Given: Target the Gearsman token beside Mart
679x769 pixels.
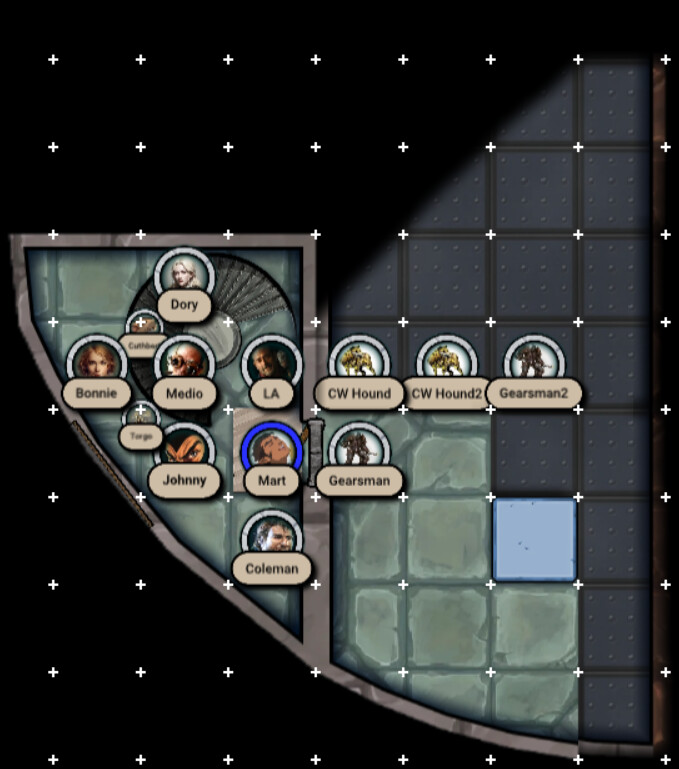Looking at the screenshot, I should [359, 449].
